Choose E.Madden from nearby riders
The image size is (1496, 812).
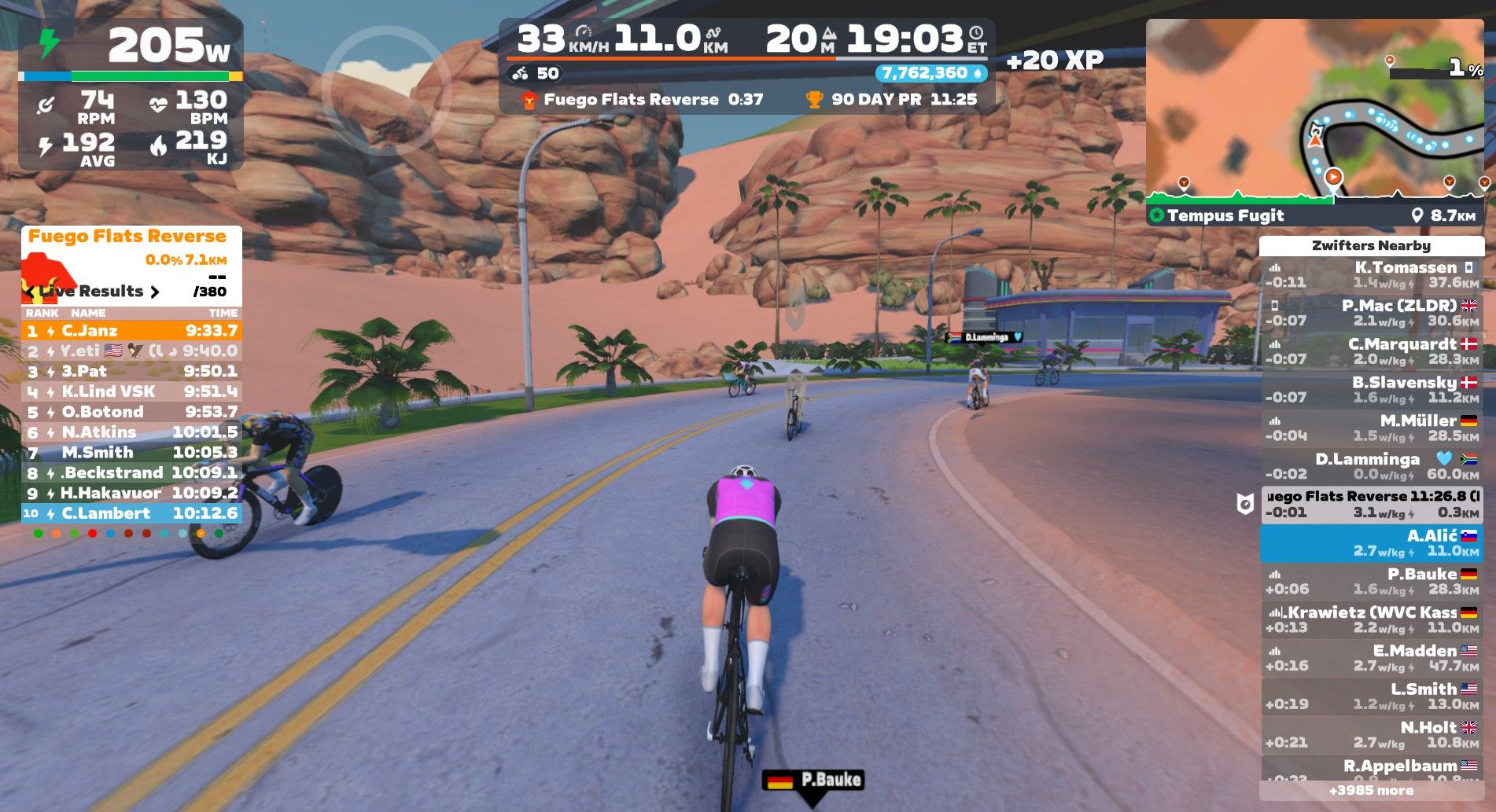coord(1372,659)
